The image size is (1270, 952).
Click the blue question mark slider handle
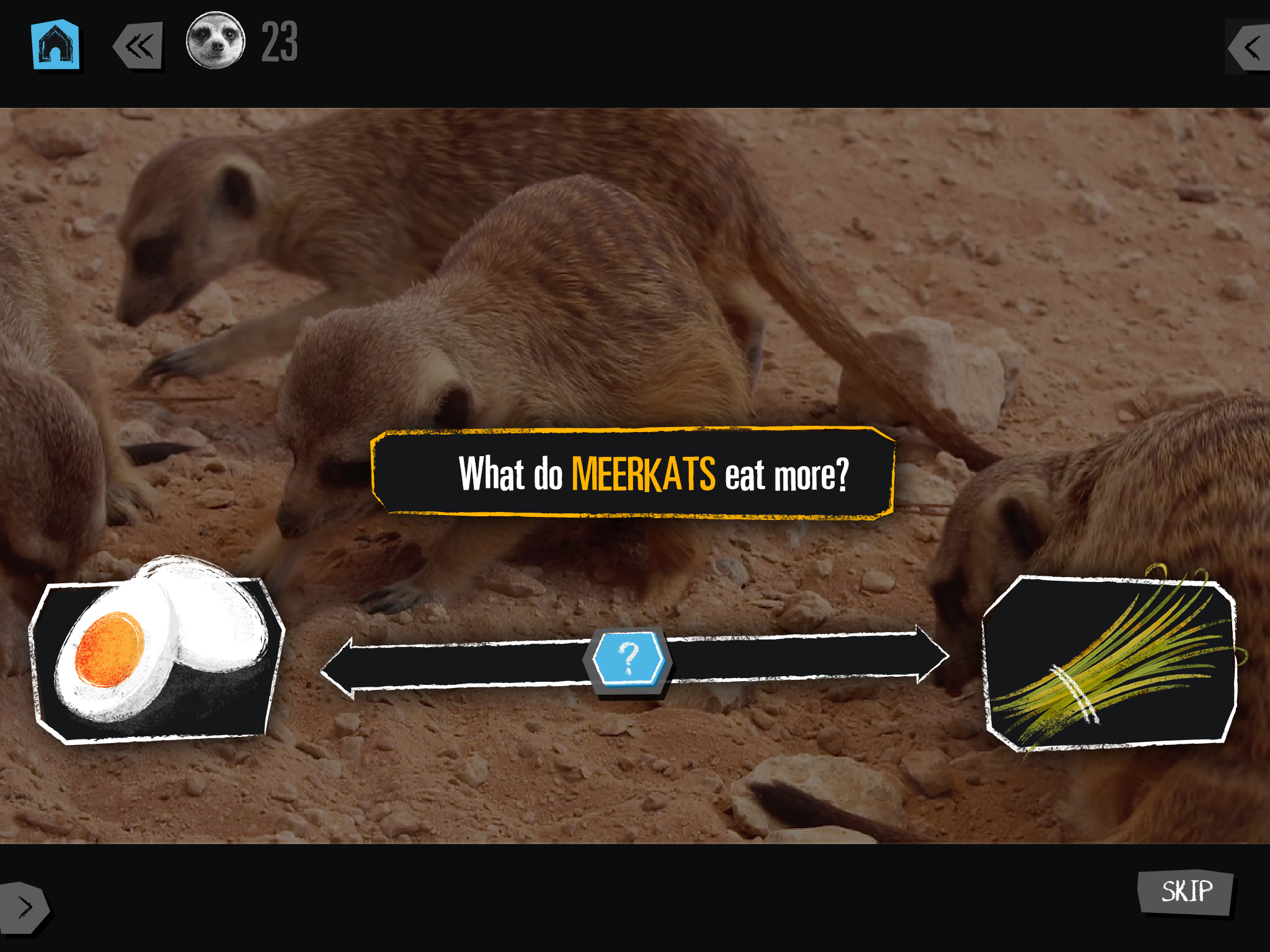tap(628, 659)
